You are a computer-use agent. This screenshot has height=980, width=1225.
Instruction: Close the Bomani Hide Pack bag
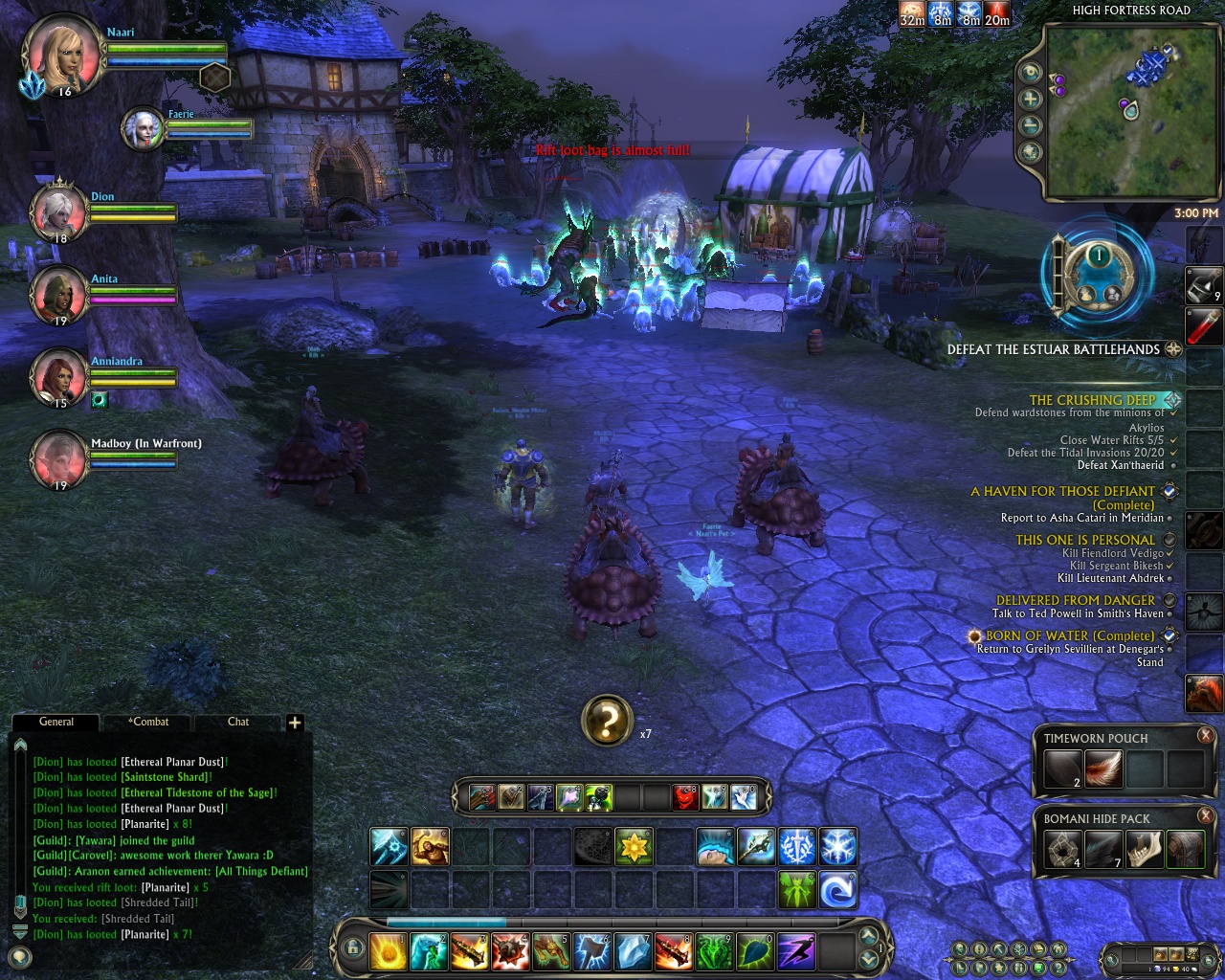1205,816
